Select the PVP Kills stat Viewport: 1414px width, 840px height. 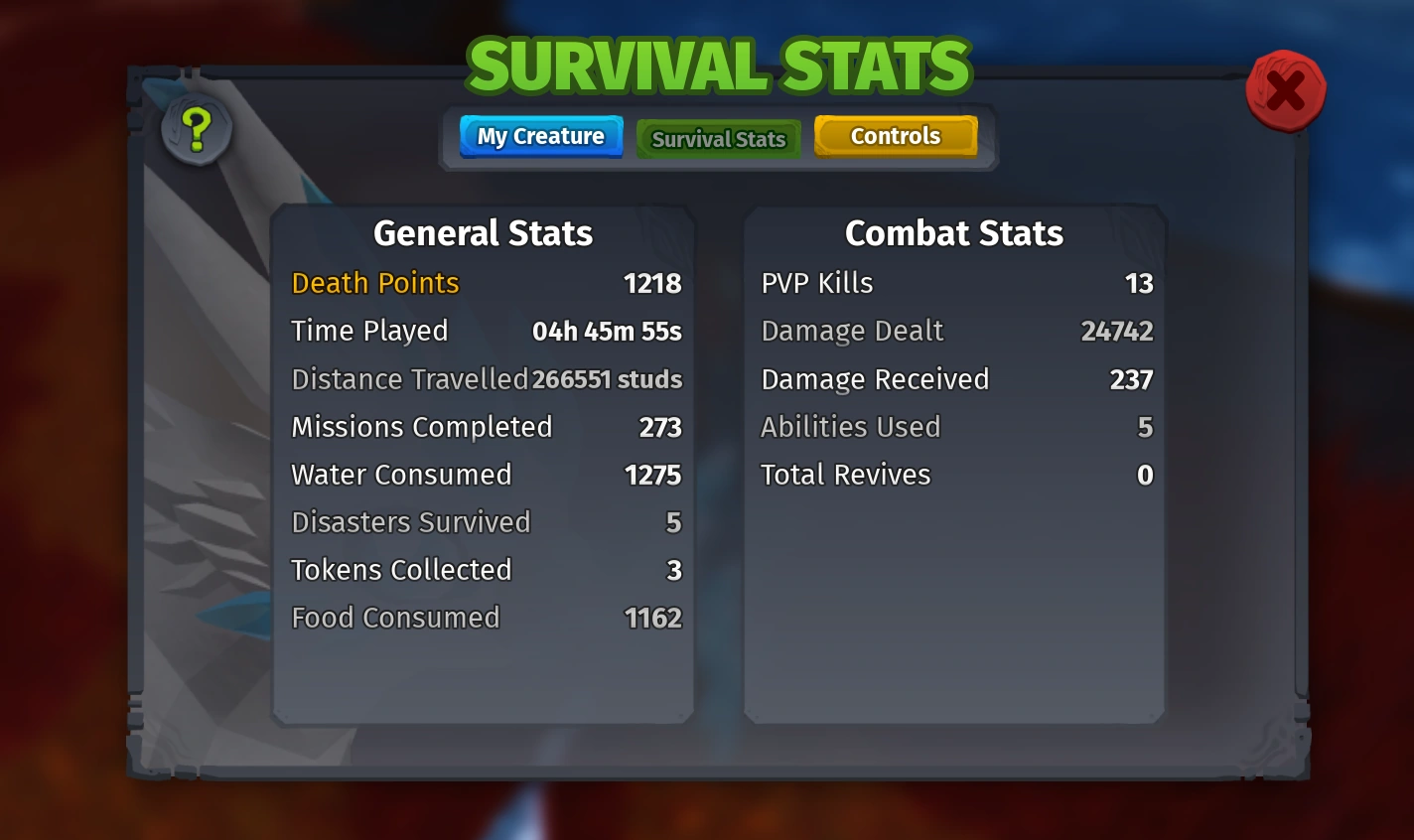(x=816, y=284)
